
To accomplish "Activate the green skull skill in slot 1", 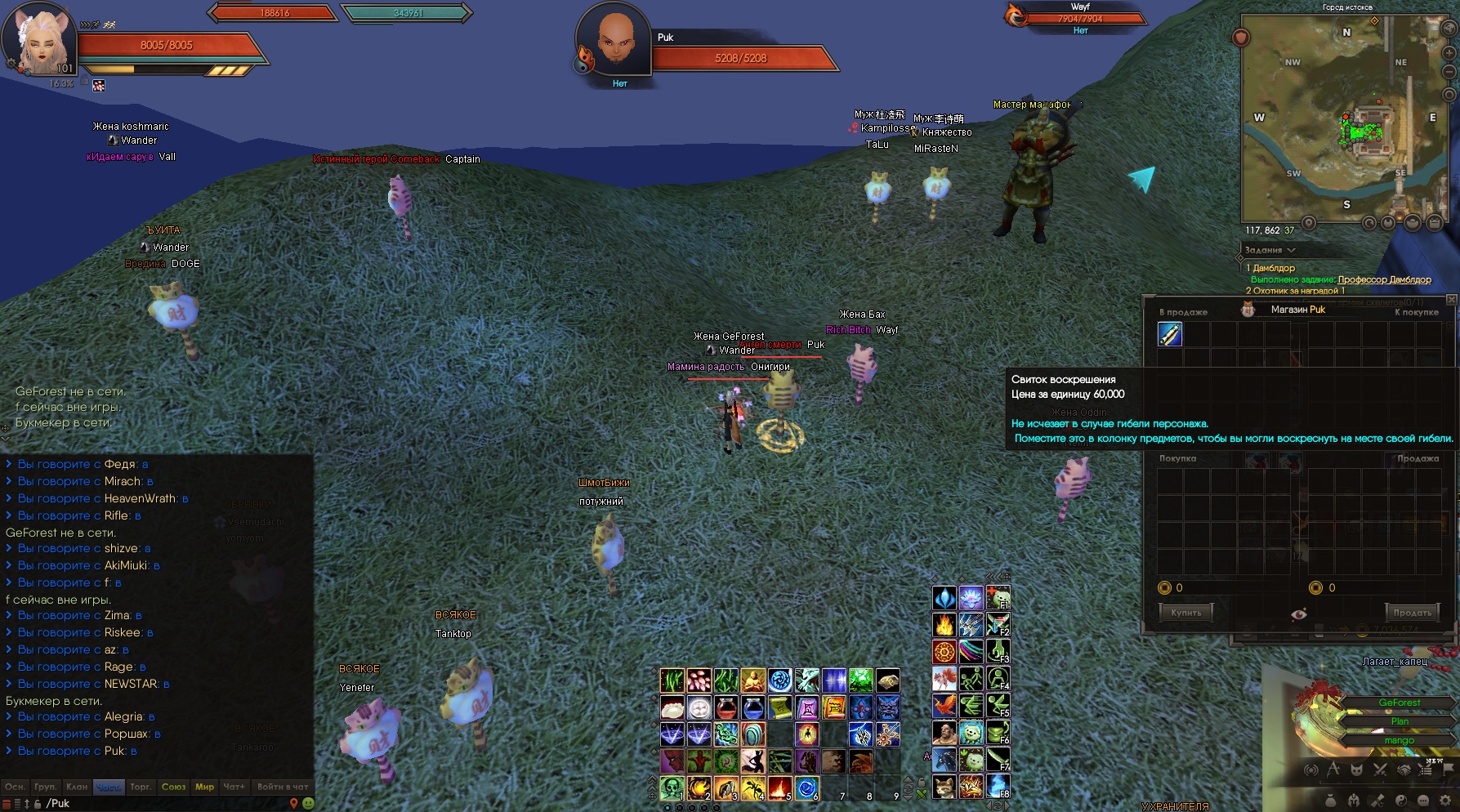I will click(x=672, y=787).
